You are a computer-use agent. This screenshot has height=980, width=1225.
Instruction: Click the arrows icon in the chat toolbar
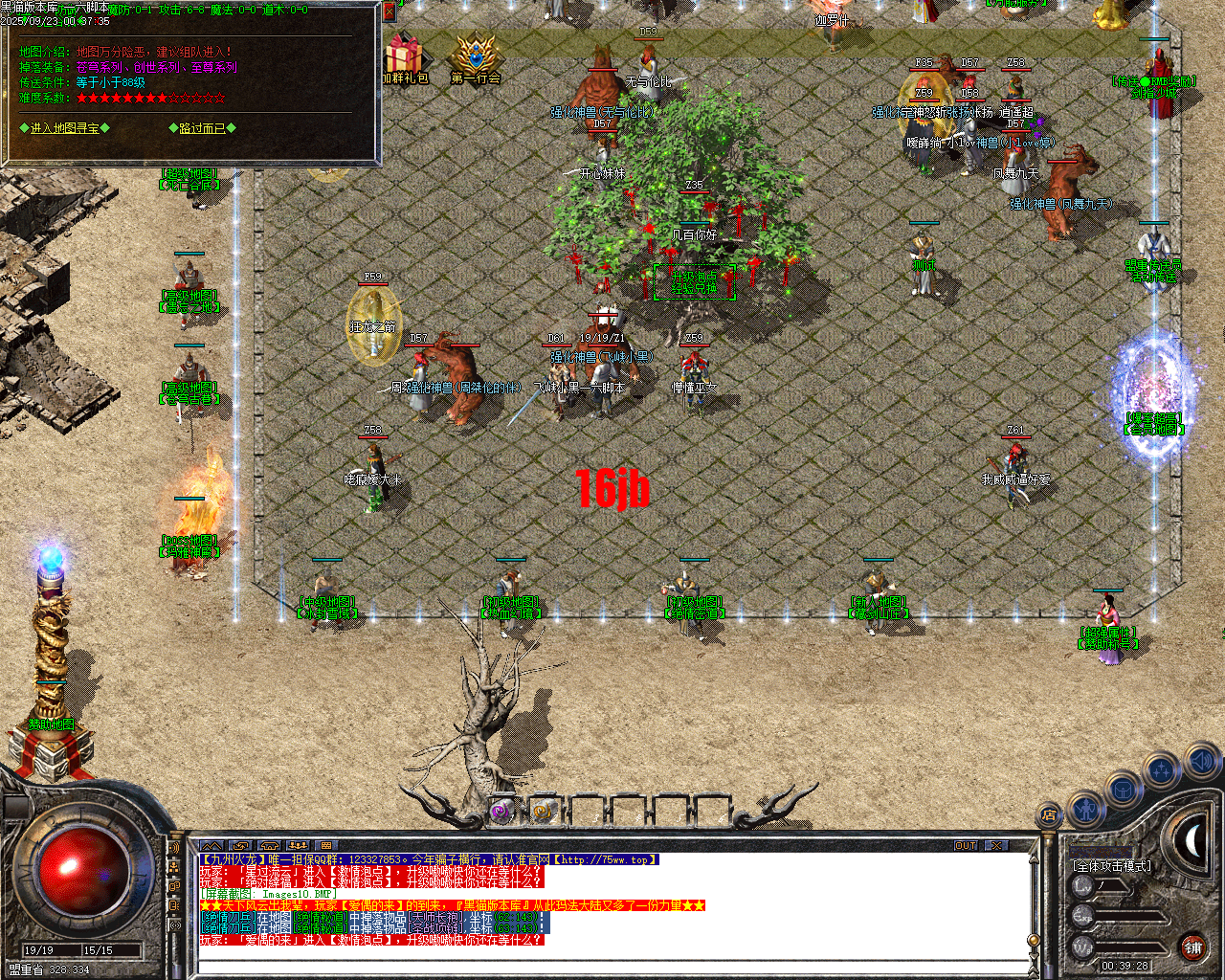[x=240, y=845]
